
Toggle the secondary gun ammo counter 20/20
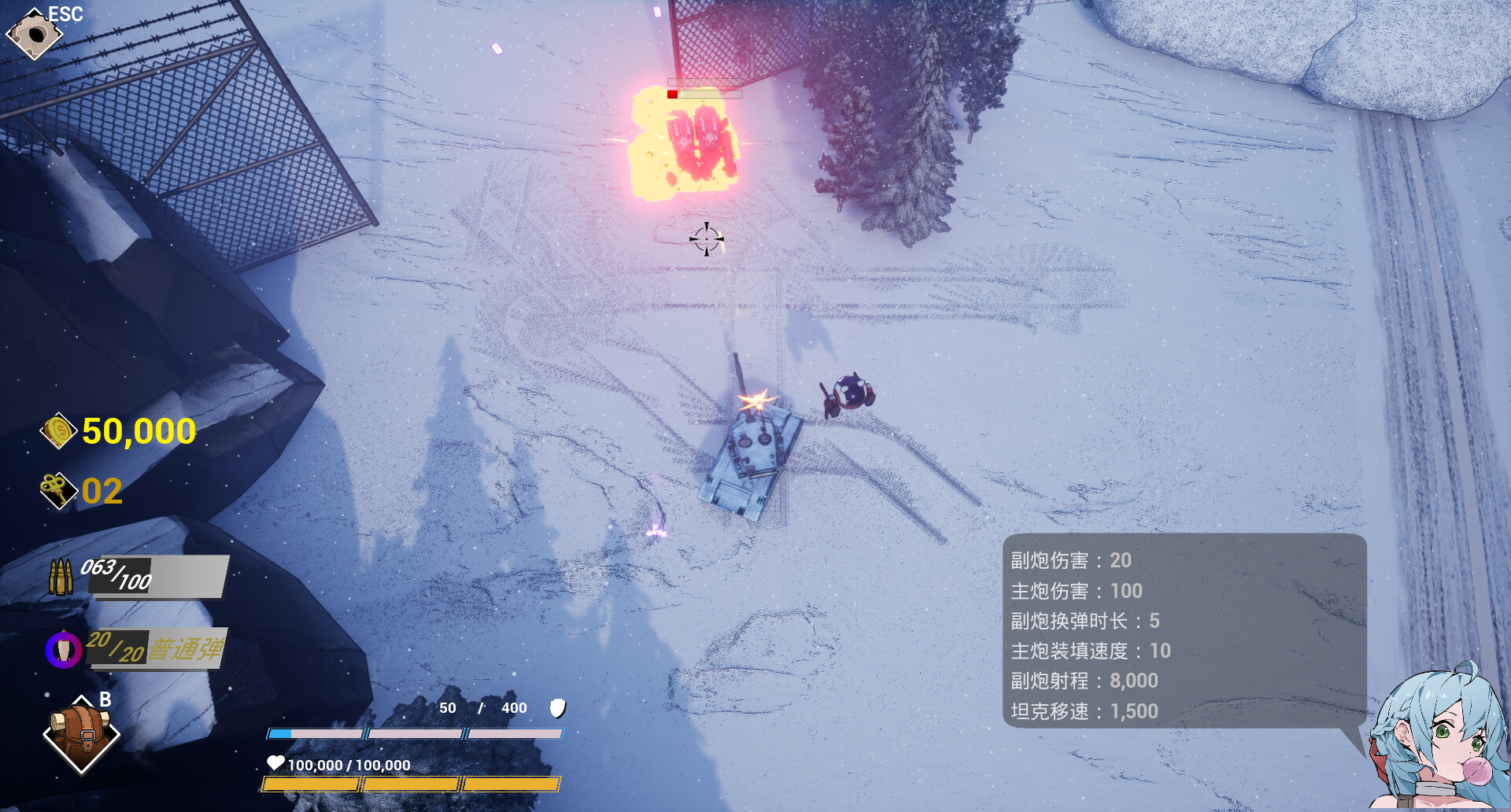click(x=116, y=648)
